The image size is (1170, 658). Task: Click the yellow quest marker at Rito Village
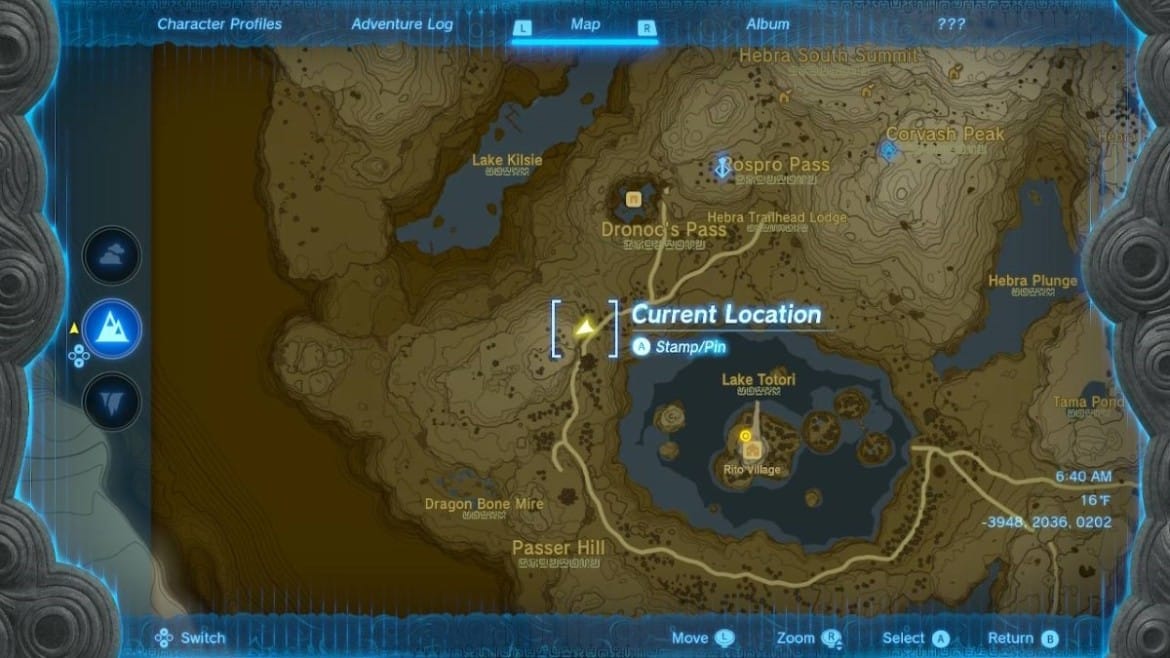click(x=745, y=436)
